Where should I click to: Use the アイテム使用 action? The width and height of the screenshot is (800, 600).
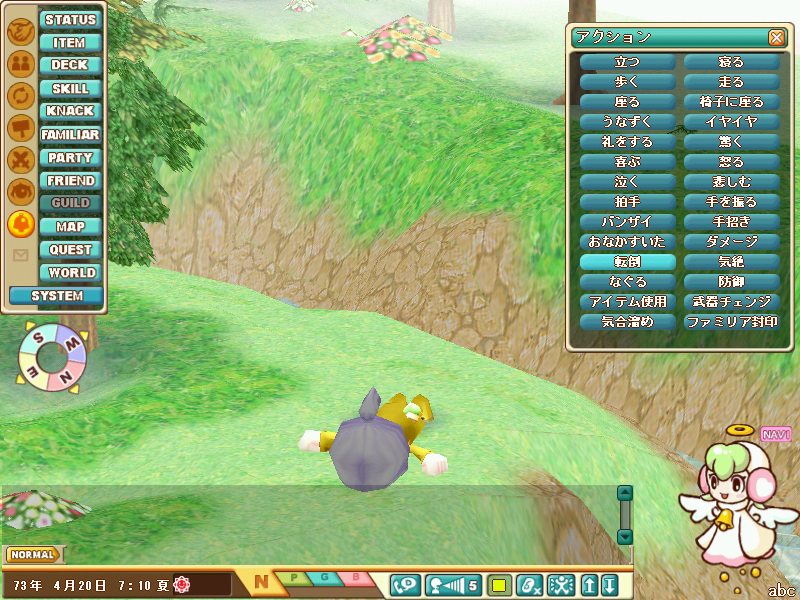pos(628,302)
